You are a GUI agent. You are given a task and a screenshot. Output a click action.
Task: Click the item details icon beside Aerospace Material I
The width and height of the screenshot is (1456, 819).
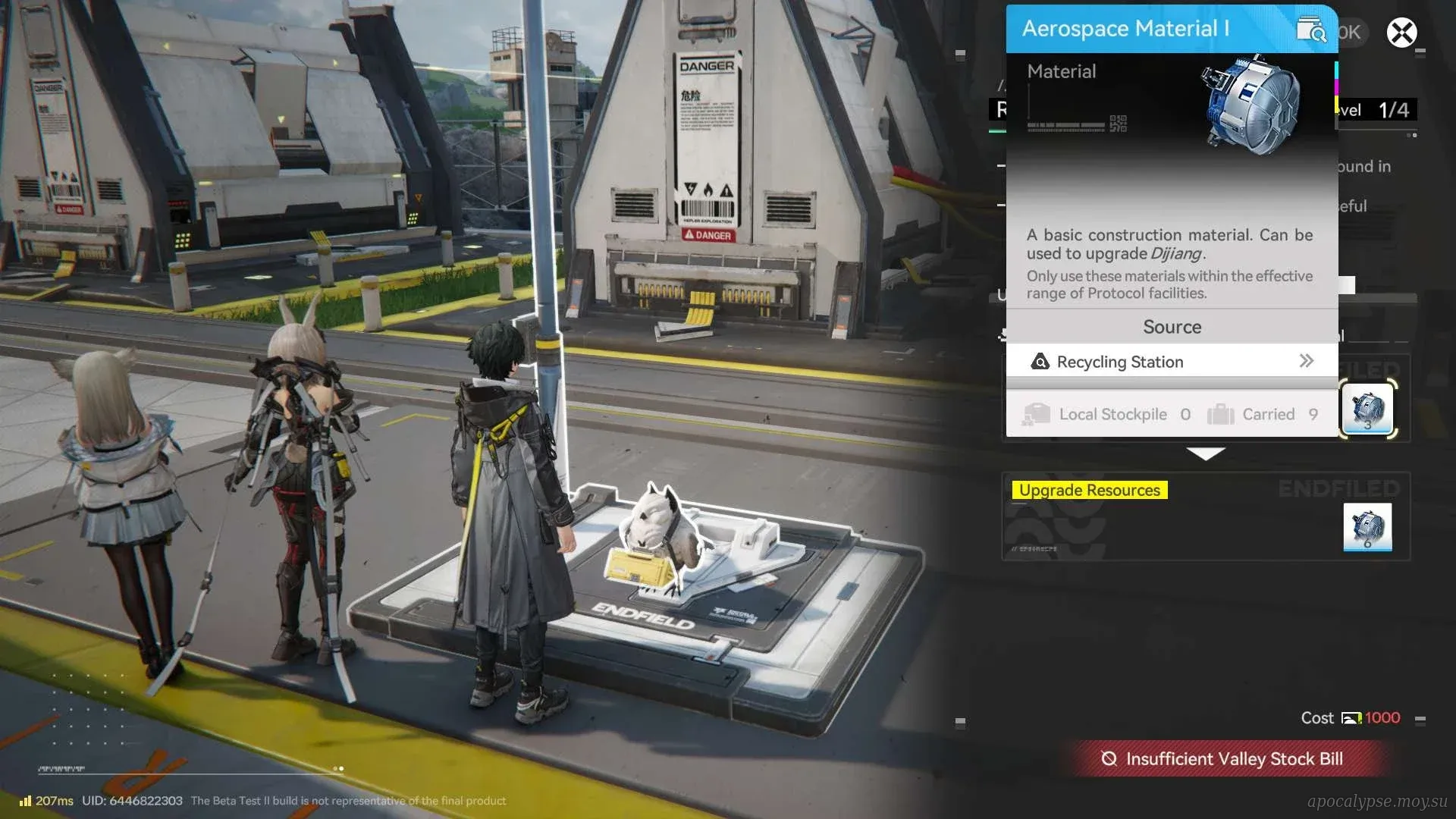point(1310,30)
